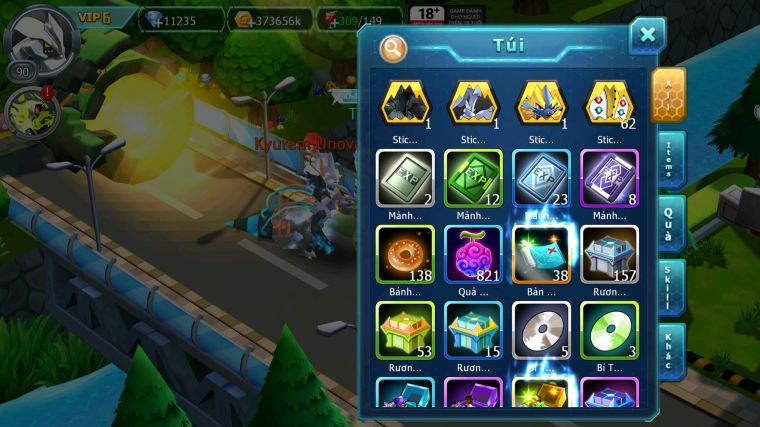This screenshot has height=427, width=760.
Task: Choose the purple devil fruit item
Action: click(473, 252)
